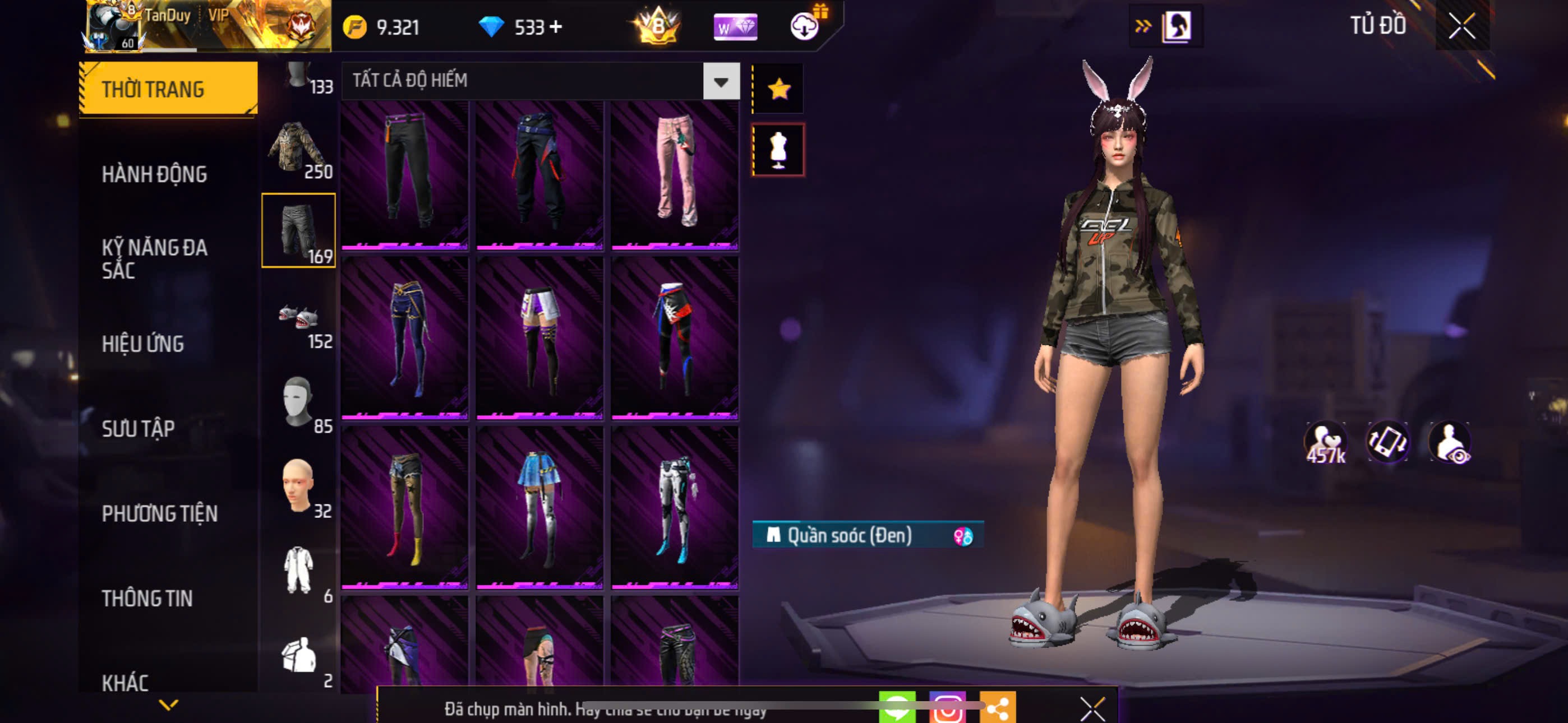
Task: Go to the HIỆU ỨNG tab
Action: click(x=142, y=344)
